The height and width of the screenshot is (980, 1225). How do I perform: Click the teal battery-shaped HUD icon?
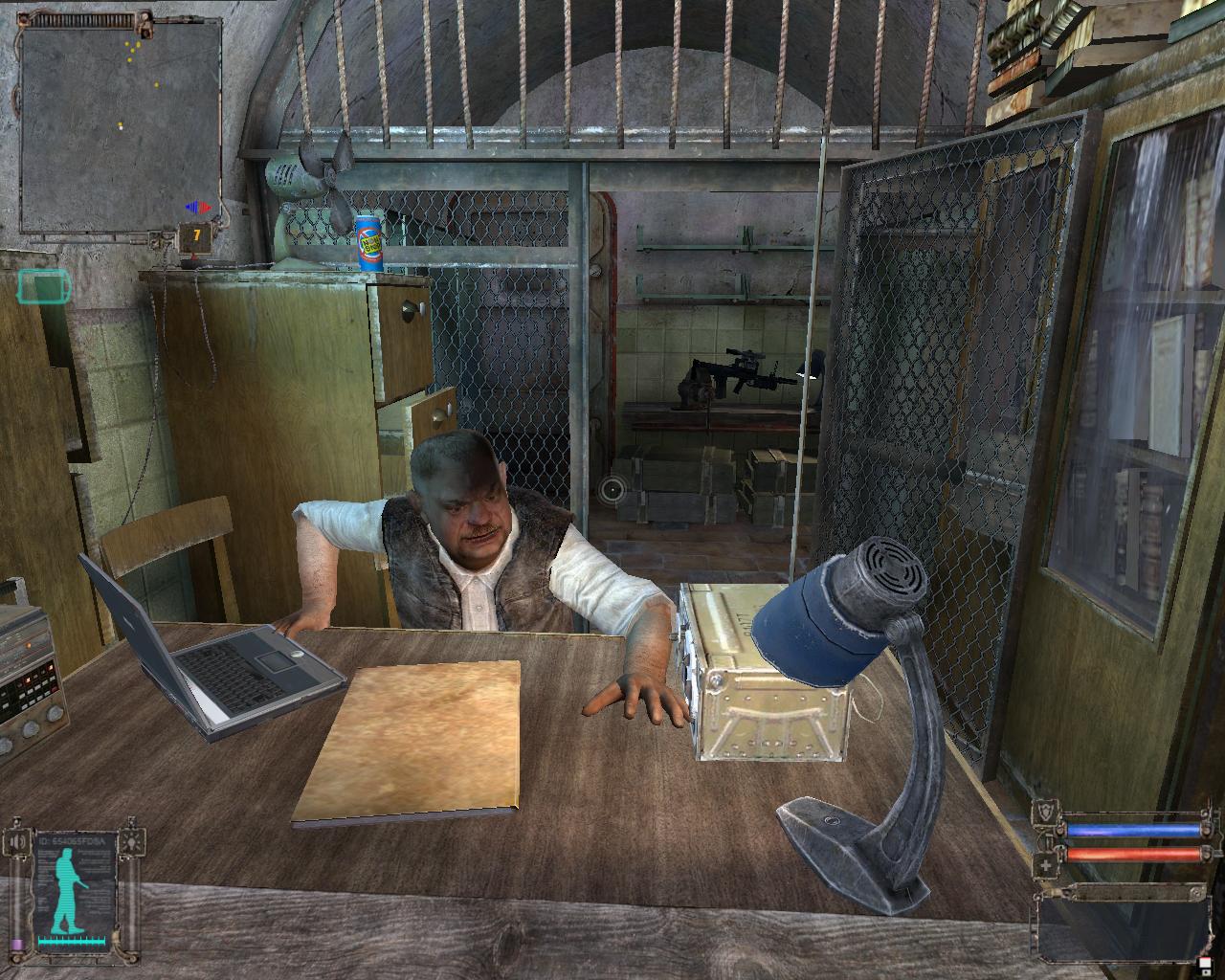click(x=43, y=285)
